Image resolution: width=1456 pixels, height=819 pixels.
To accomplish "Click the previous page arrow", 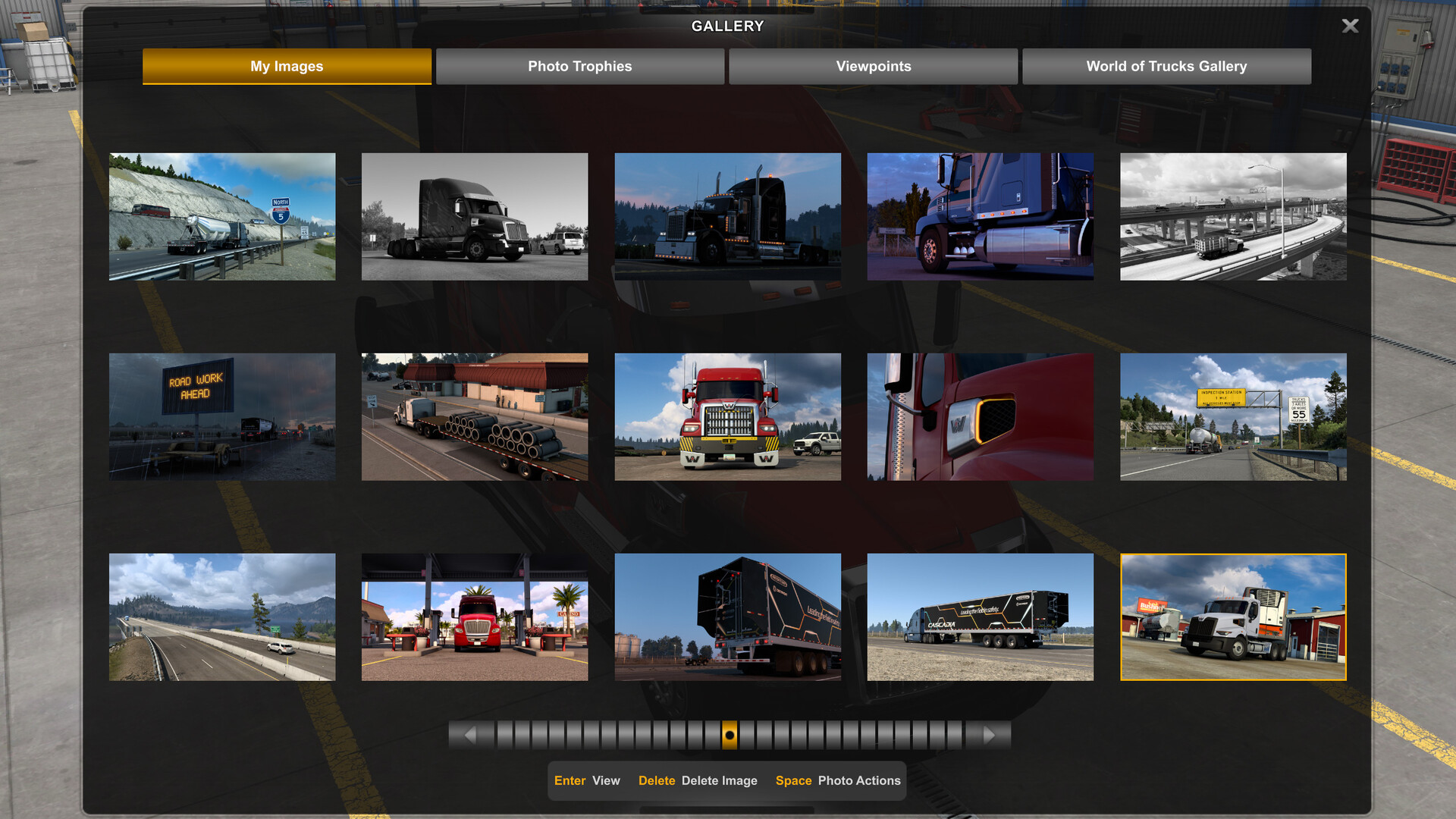I will point(470,734).
